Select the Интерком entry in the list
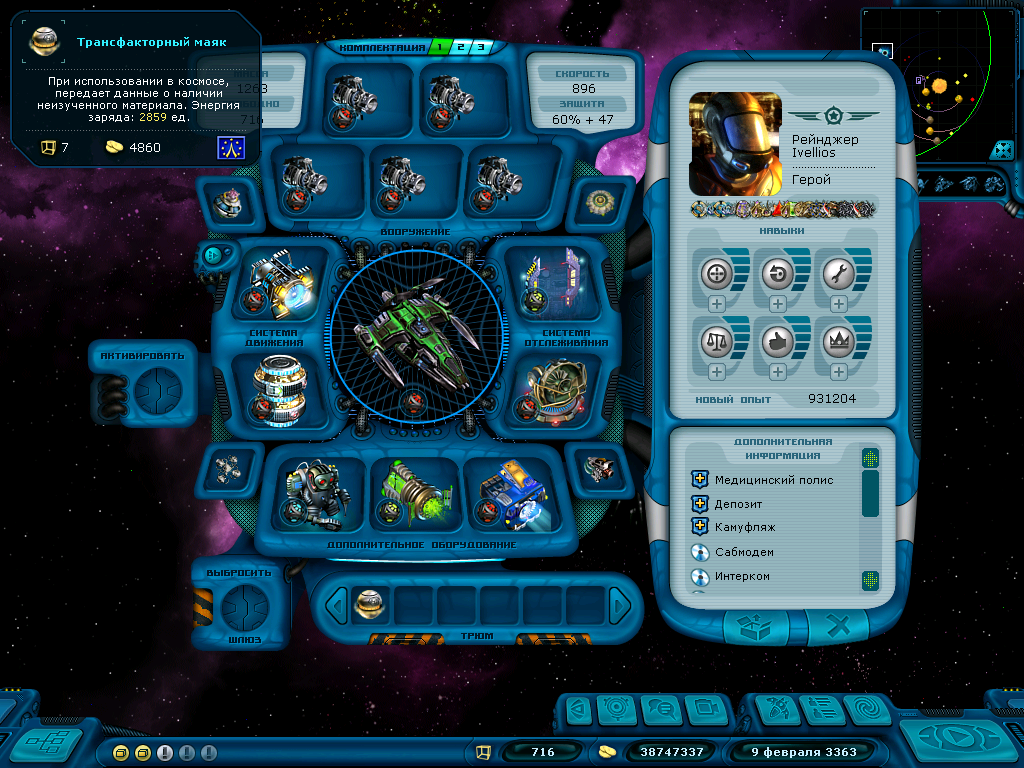1024x768 pixels. [x=742, y=577]
